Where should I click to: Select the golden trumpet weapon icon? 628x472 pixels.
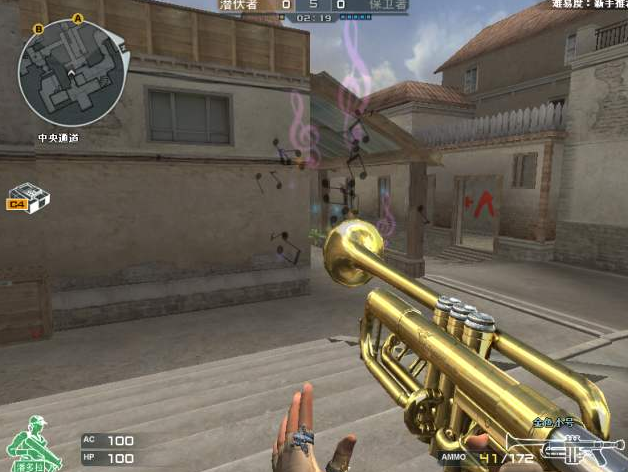(563, 445)
